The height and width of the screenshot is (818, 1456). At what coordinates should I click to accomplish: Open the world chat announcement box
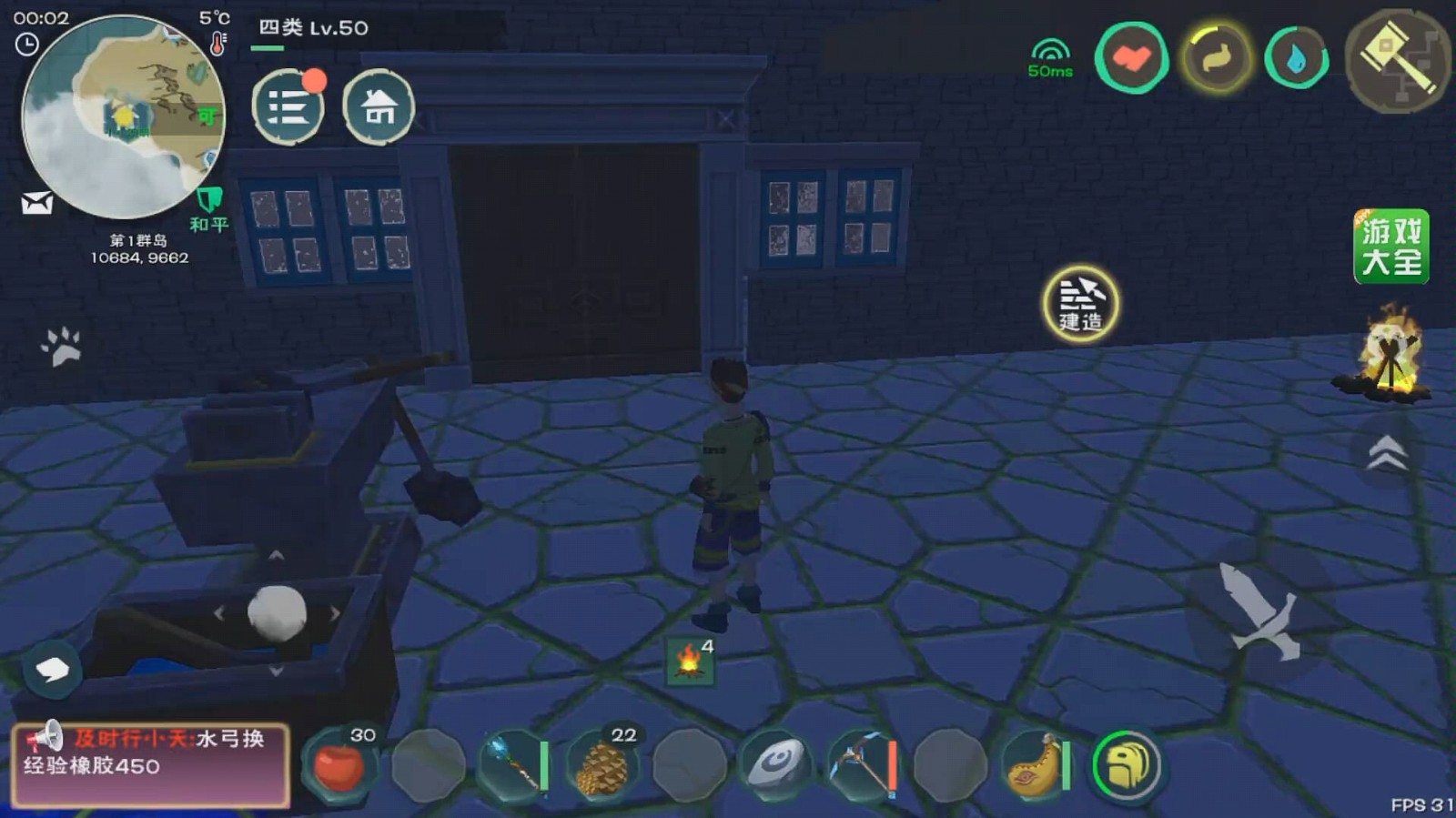(x=151, y=764)
